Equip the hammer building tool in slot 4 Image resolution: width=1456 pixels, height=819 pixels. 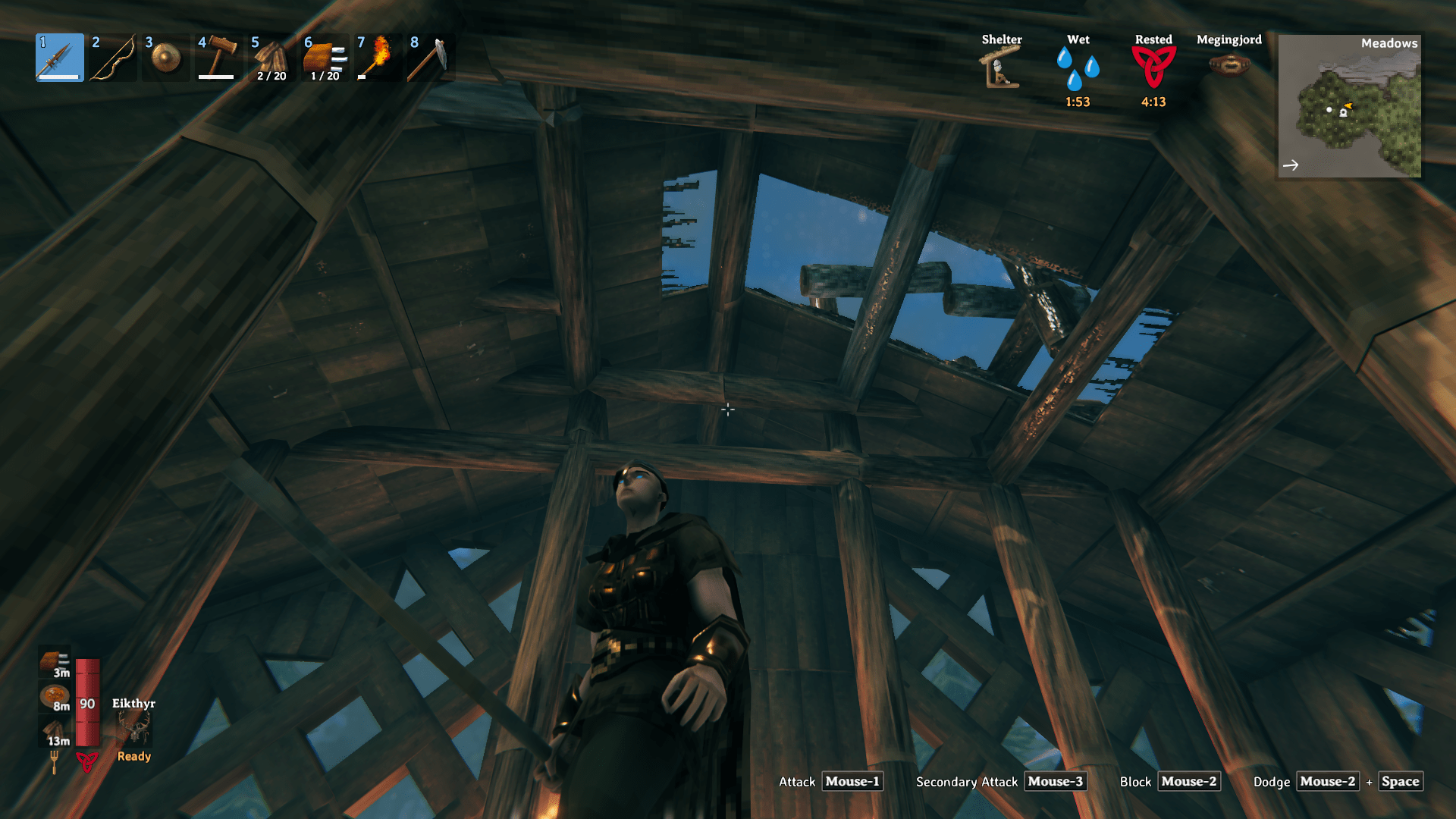coord(218,57)
